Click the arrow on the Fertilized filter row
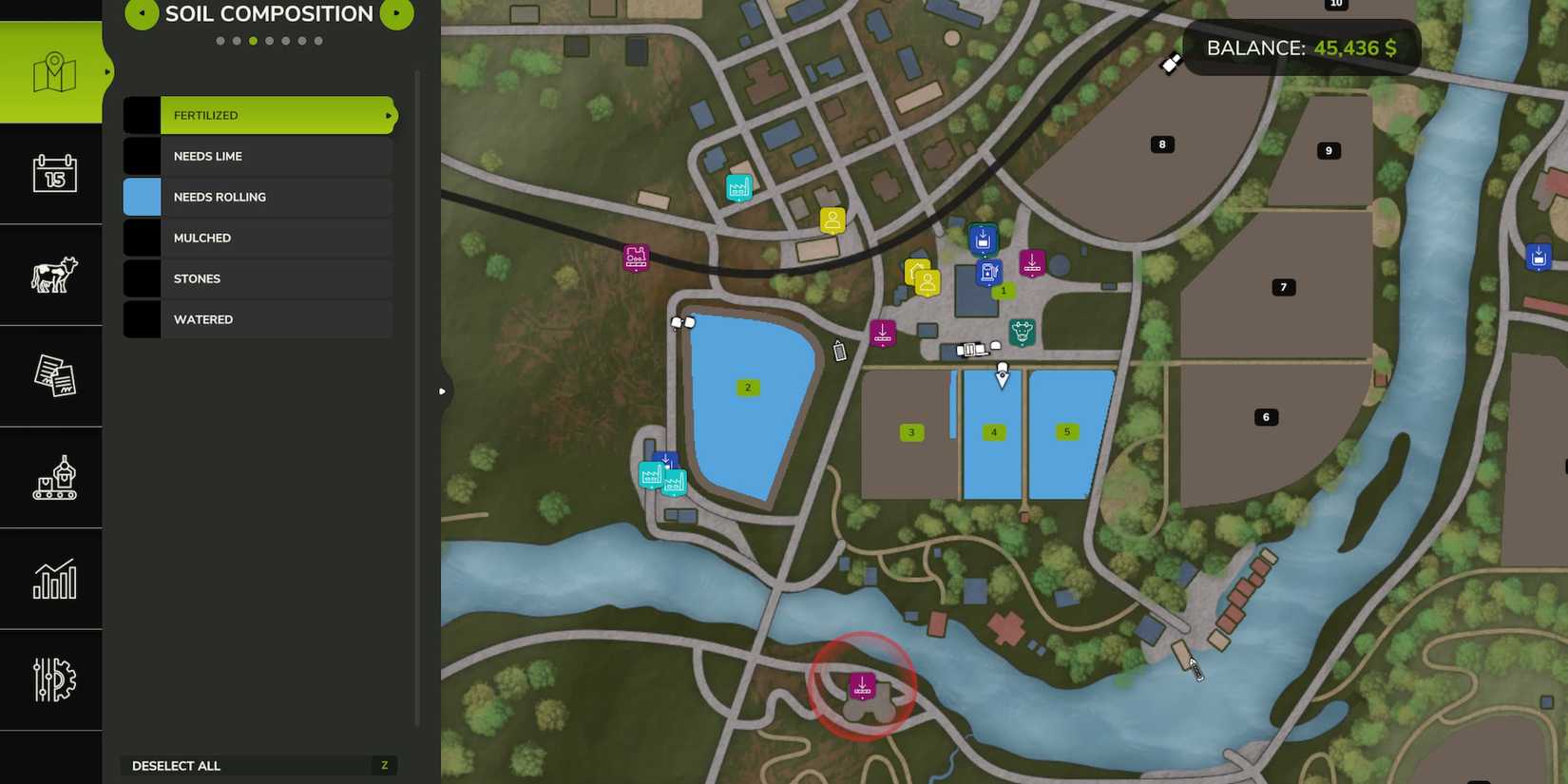The width and height of the screenshot is (1568, 784). pos(387,115)
